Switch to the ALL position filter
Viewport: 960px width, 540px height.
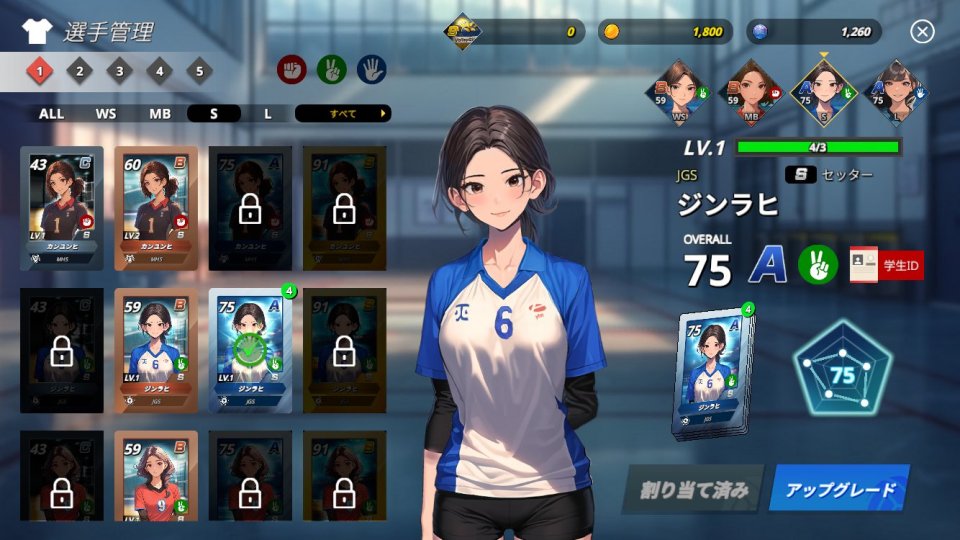pos(51,114)
